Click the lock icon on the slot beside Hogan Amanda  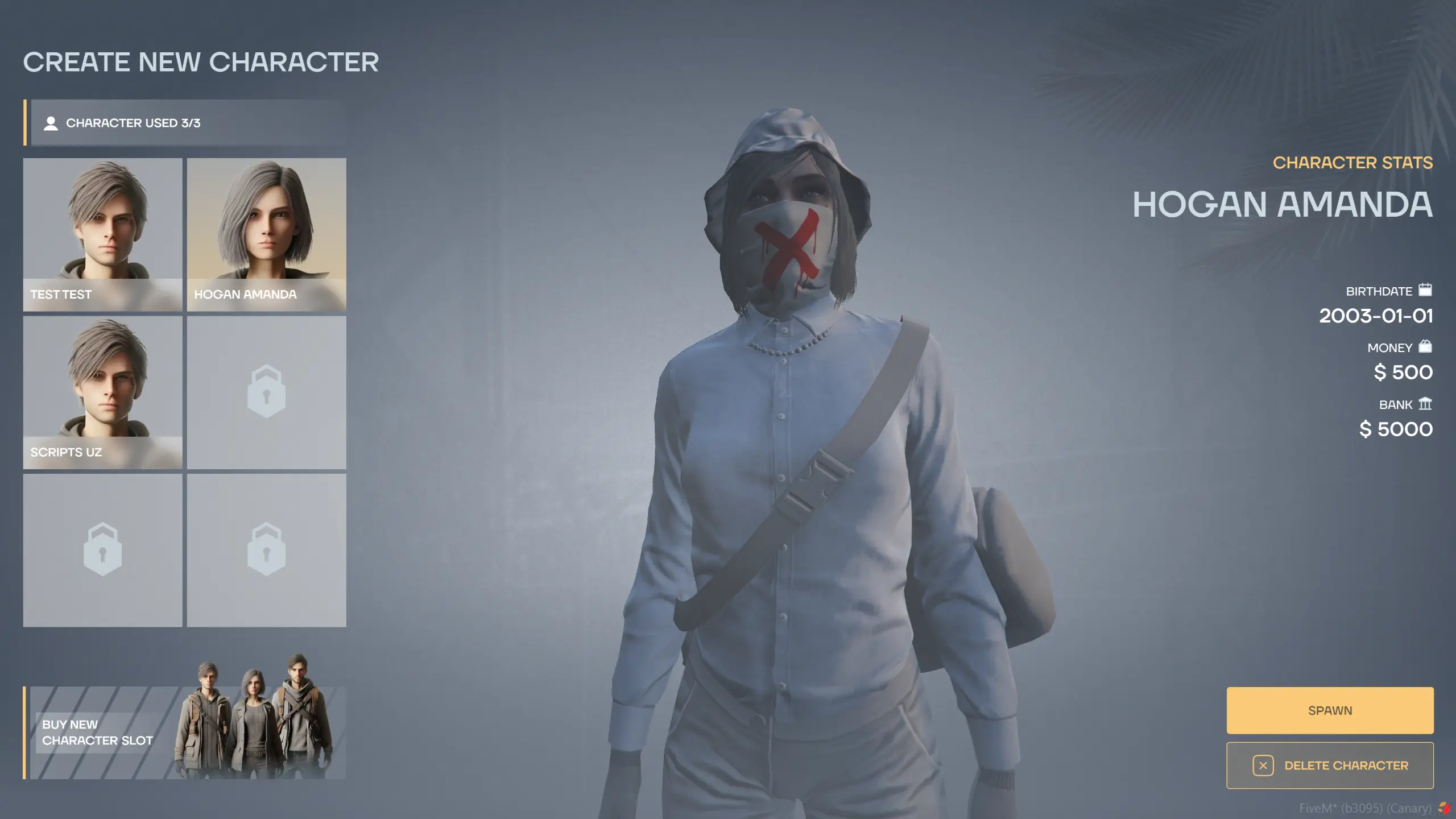point(266,392)
